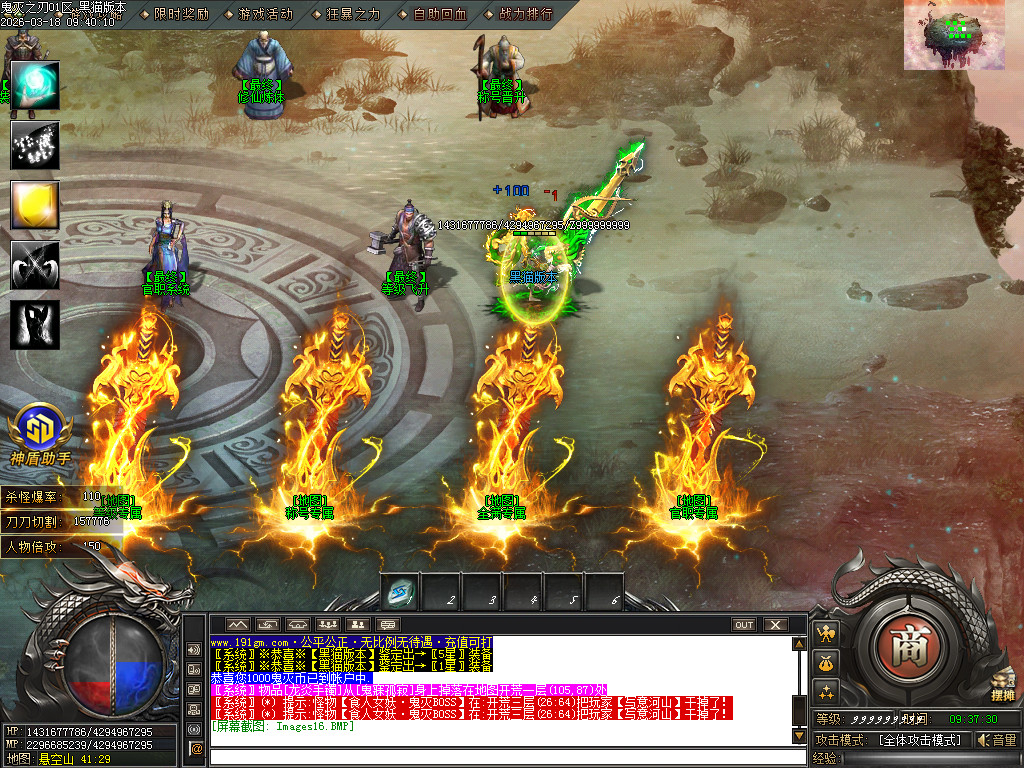The image size is (1024, 768).
Task: Trigger the white sparkle scatter skill icon
Action: pos(35,146)
